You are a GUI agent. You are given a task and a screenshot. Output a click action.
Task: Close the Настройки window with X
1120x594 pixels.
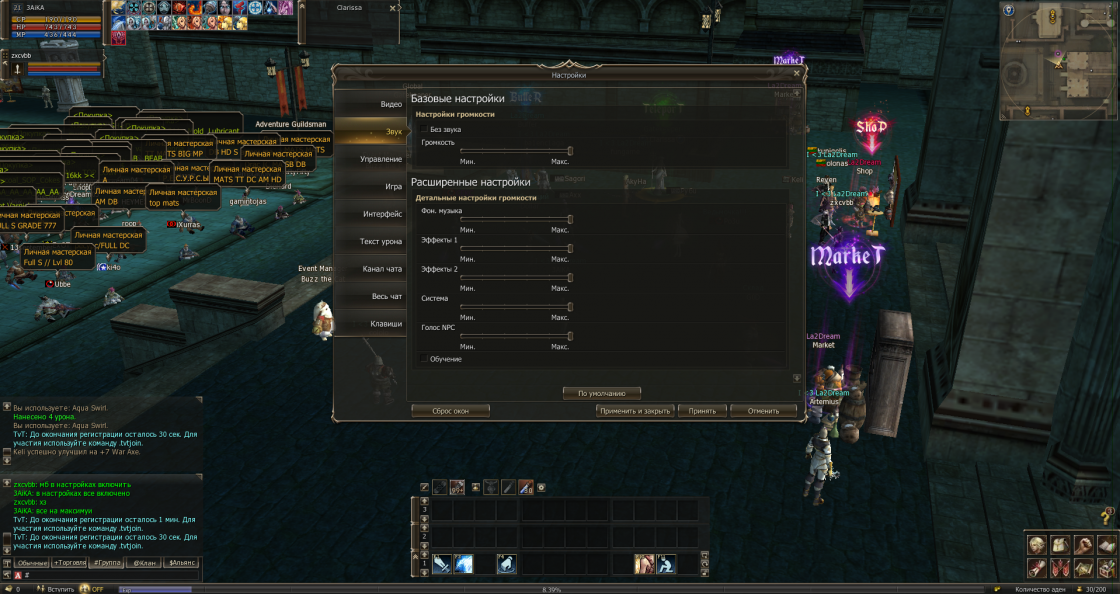pyautogui.click(x=796, y=73)
